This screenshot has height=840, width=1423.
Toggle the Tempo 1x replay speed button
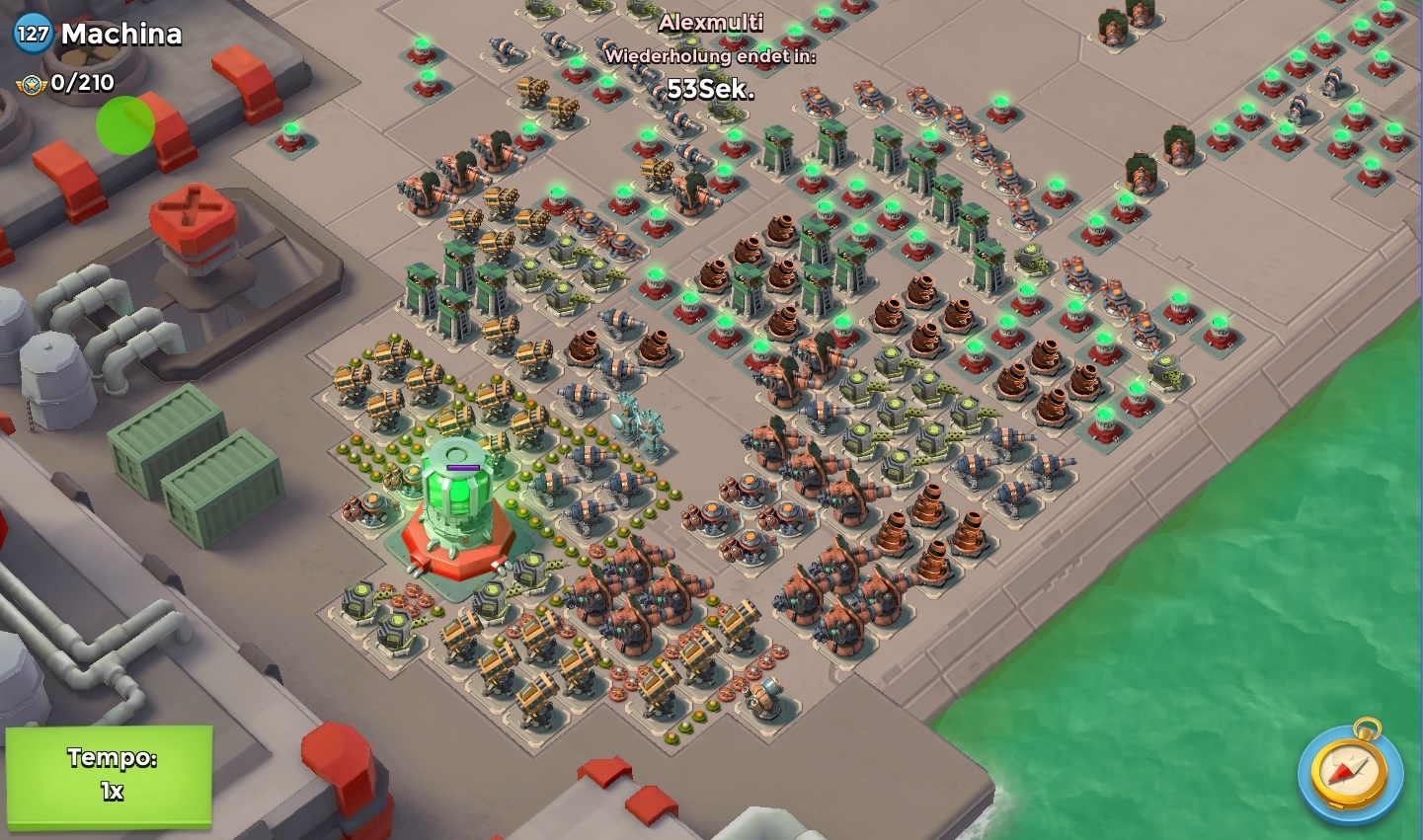pyautogui.click(x=110, y=774)
